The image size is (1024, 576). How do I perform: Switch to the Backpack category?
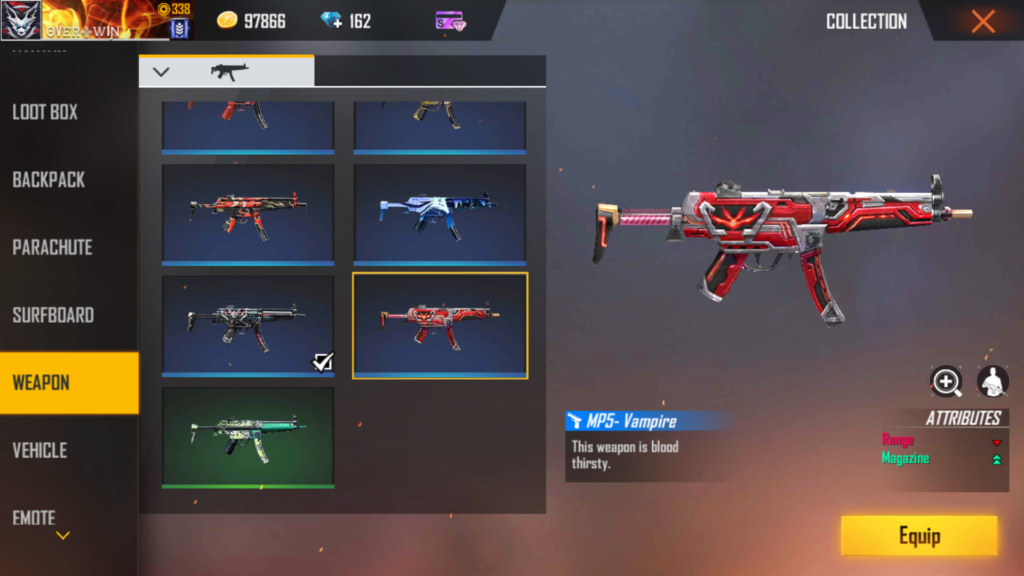point(48,180)
